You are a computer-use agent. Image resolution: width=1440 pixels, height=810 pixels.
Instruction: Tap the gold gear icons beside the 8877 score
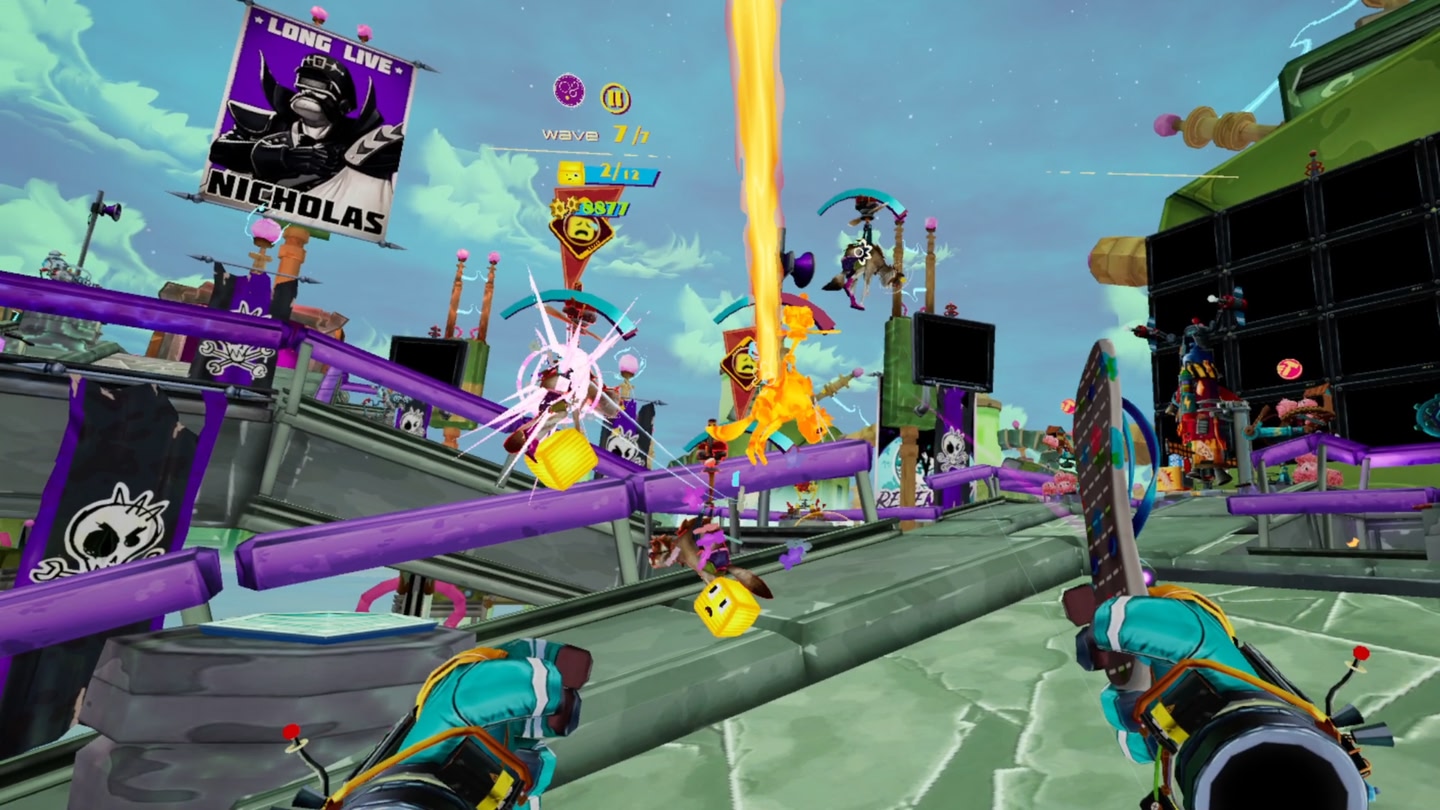point(565,208)
